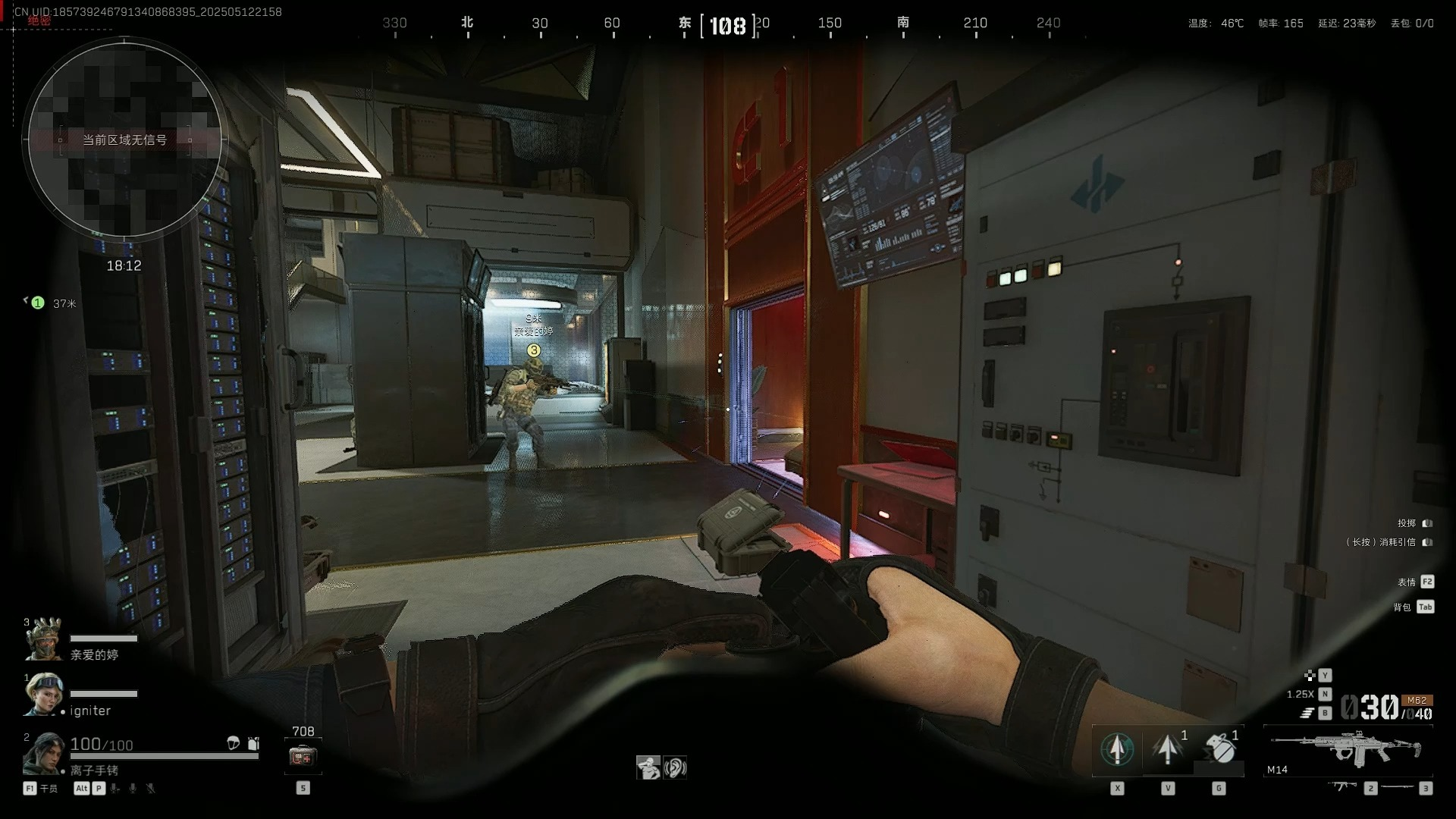Switch to the secondary rifle icon
The width and height of the screenshot is (1456, 819).
click(1341, 787)
